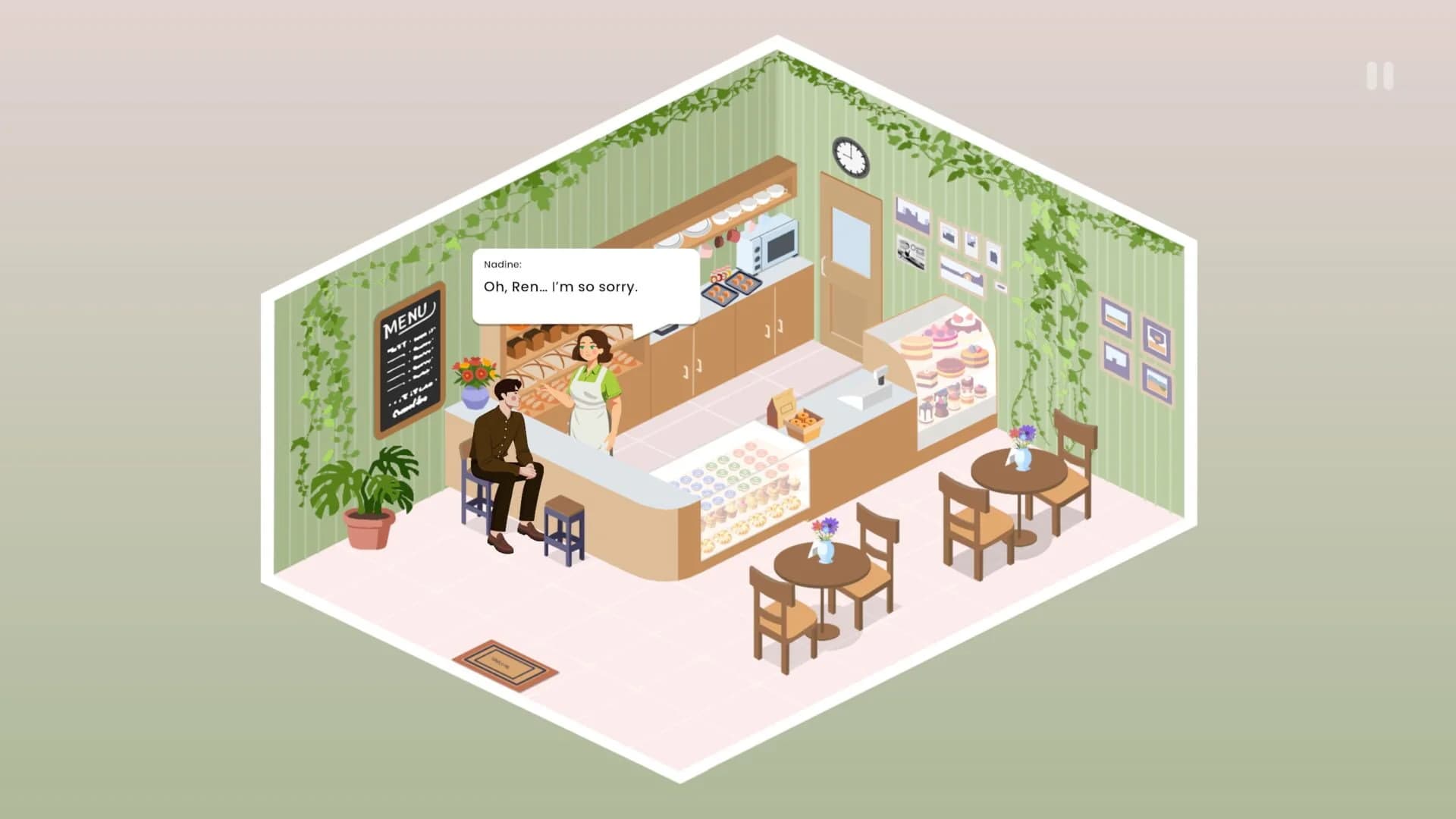The image size is (1456, 819).
Task: Select the wall clock above the door
Action: [849, 157]
